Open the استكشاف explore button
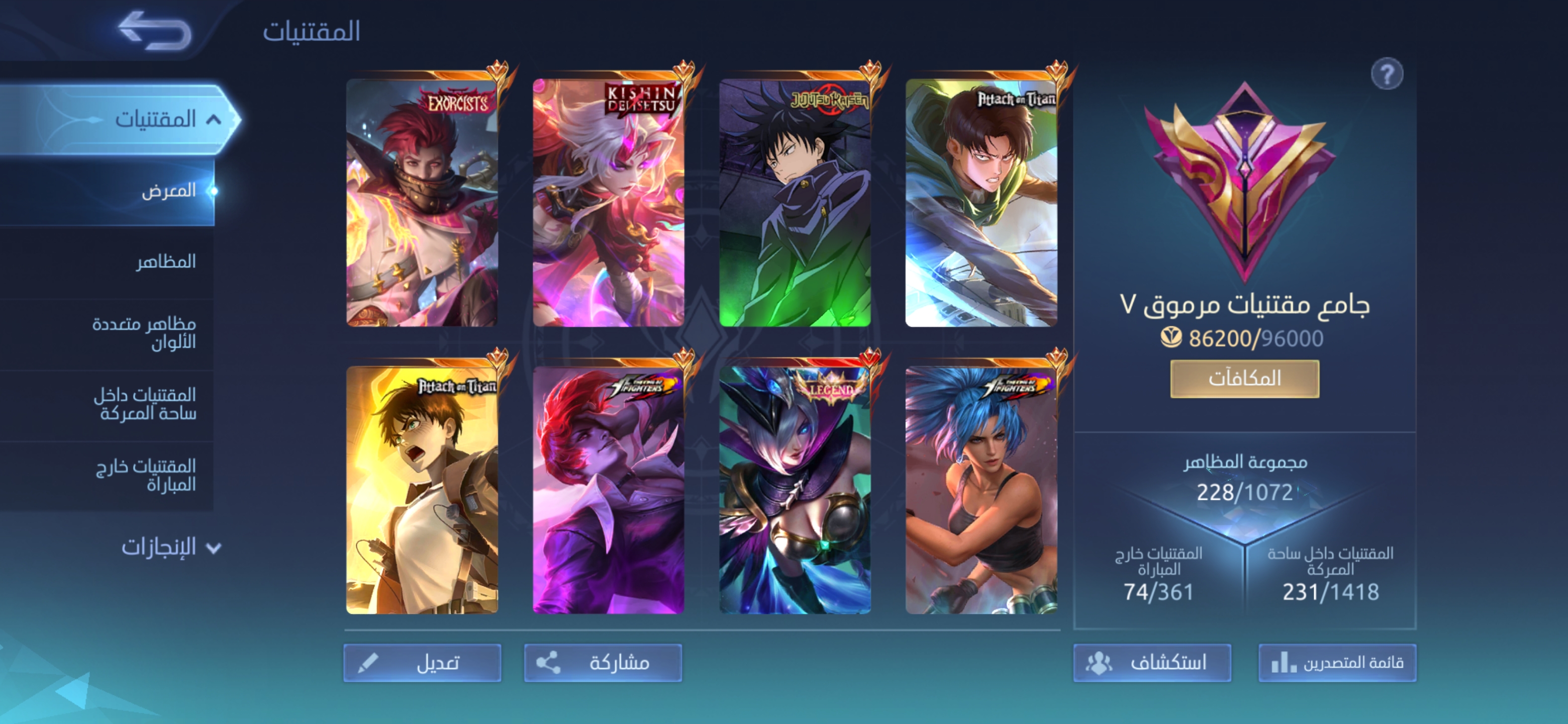This screenshot has width=1568, height=724. pos(1152,663)
